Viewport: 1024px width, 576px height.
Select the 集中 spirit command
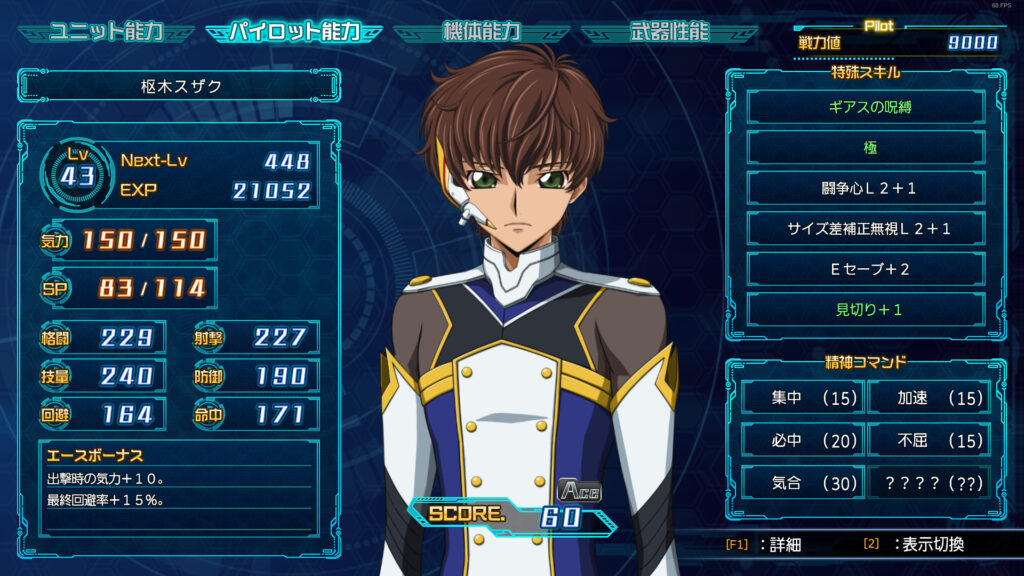801,399
